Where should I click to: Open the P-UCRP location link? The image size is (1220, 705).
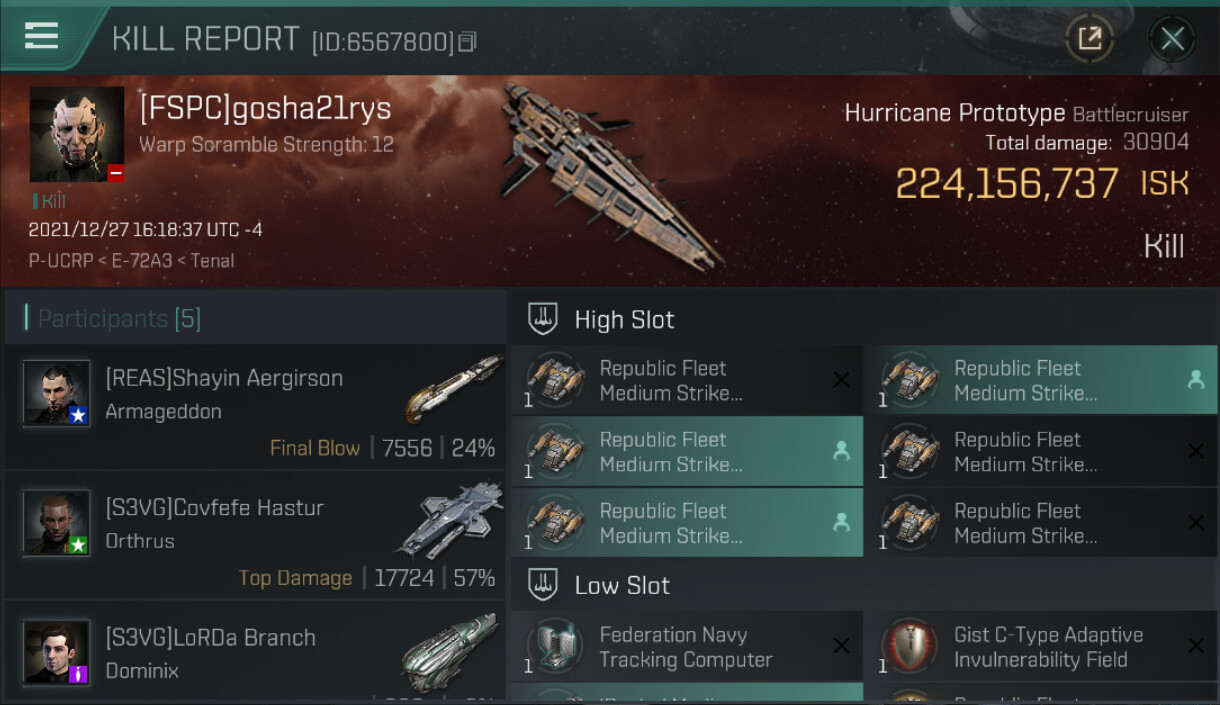[x=57, y=261]
